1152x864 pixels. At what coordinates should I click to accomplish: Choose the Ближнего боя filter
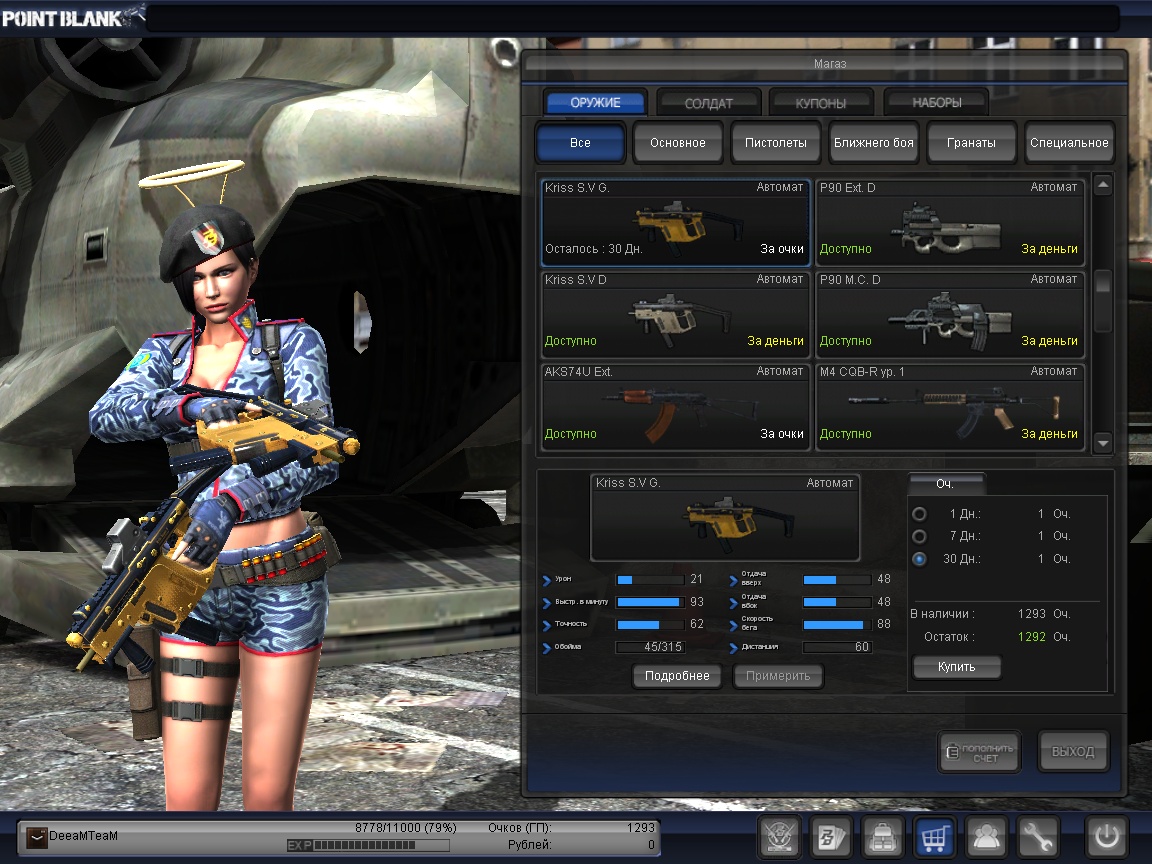click(x=873, y=143)
